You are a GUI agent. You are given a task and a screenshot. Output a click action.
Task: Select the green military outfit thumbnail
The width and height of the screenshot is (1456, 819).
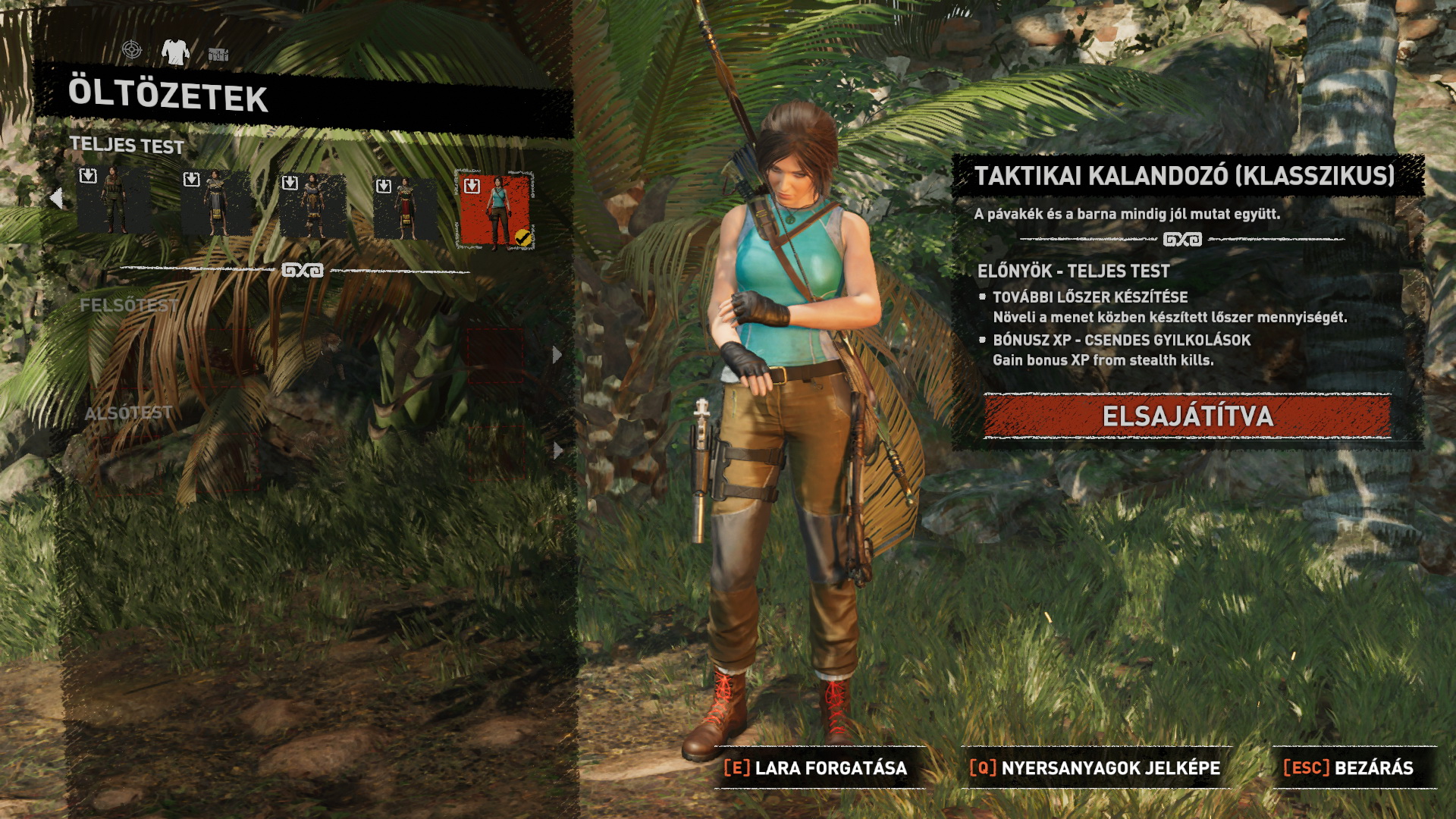click(x=114, y=201)
